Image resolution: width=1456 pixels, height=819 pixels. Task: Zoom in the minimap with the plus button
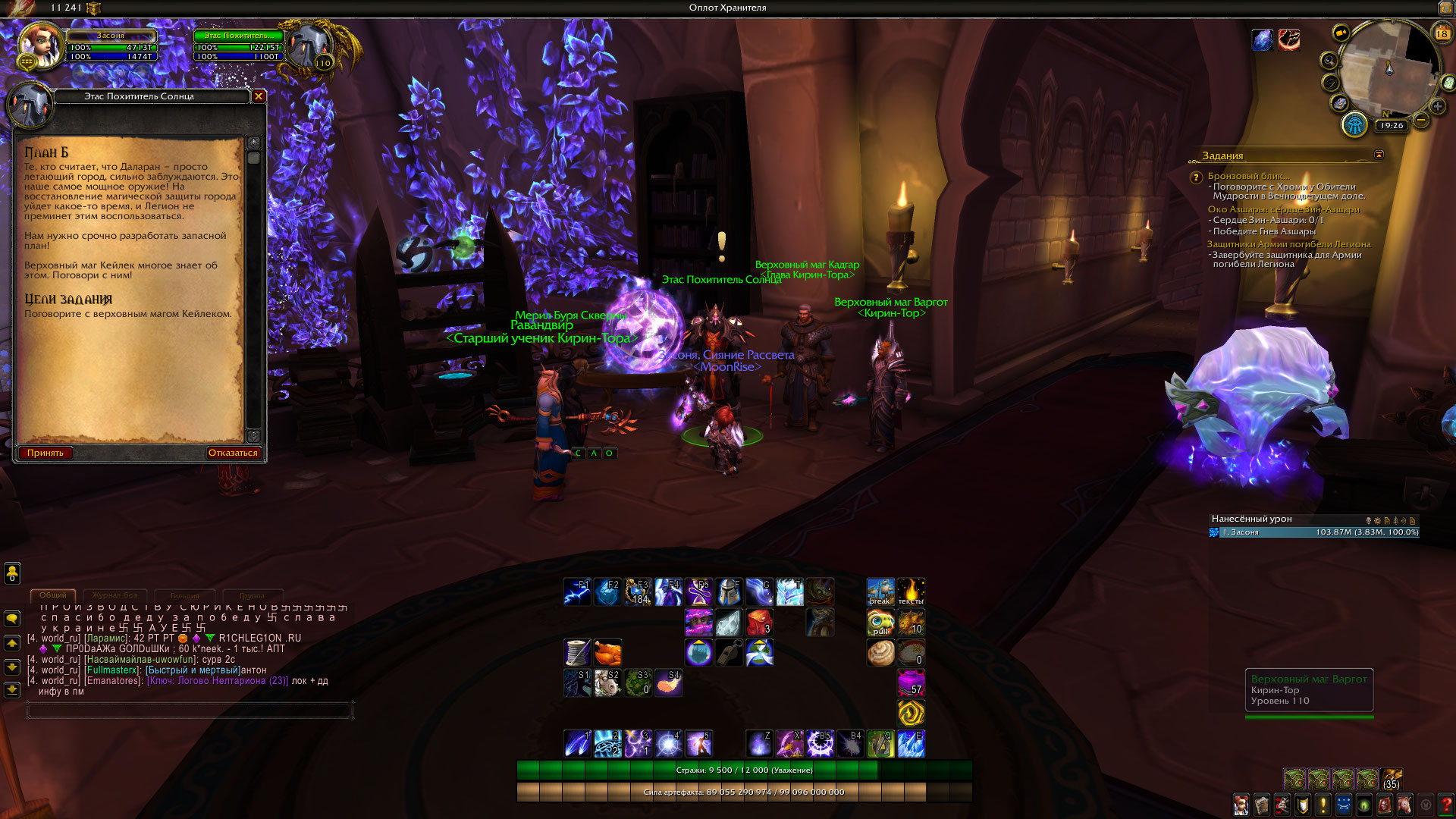tap(1438, 106)
